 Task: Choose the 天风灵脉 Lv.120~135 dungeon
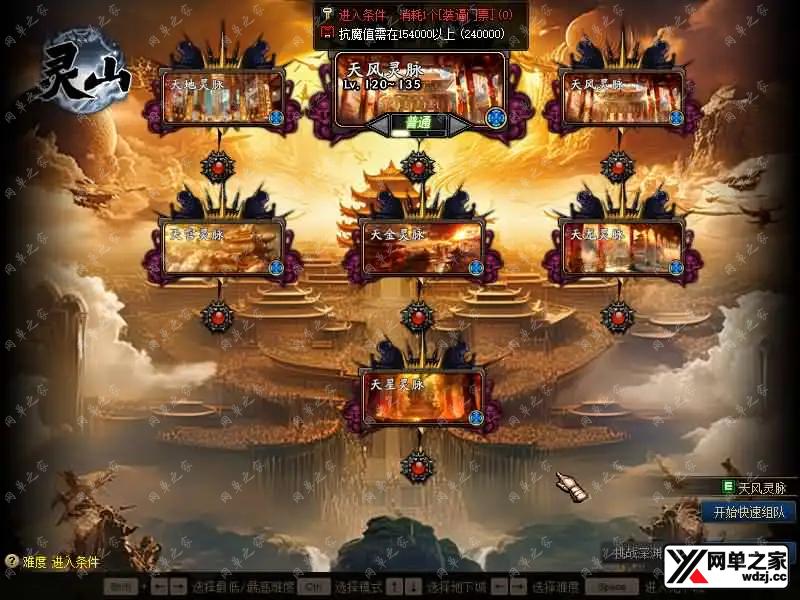point(420,88)
